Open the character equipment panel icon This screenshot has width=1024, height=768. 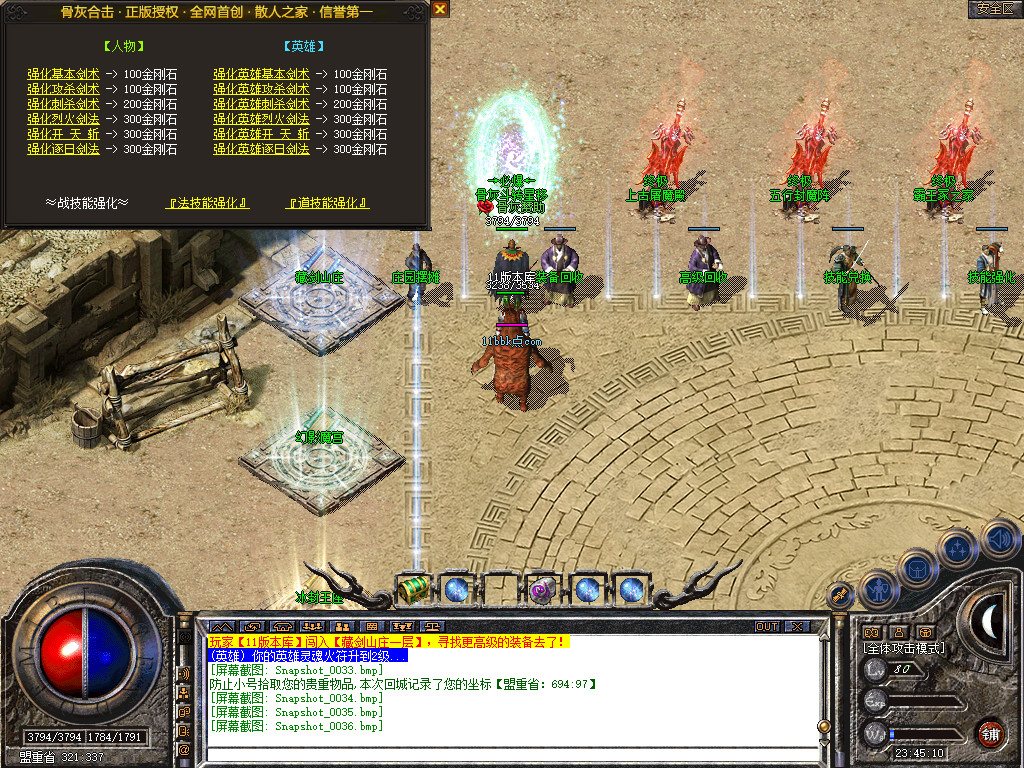point(878,590)
